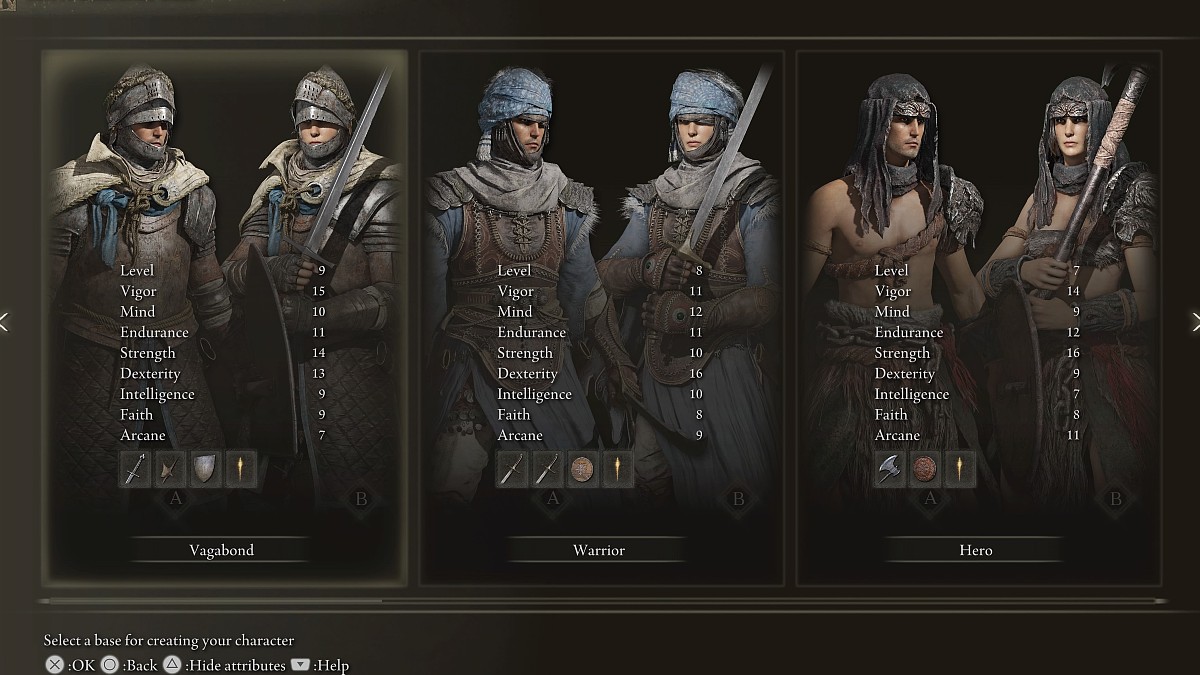Image resolution: width=1200 pixels, height=675 pixels.
Task: Select the Vagabond's heater shield icon
Action: click(x=205, y=469)
